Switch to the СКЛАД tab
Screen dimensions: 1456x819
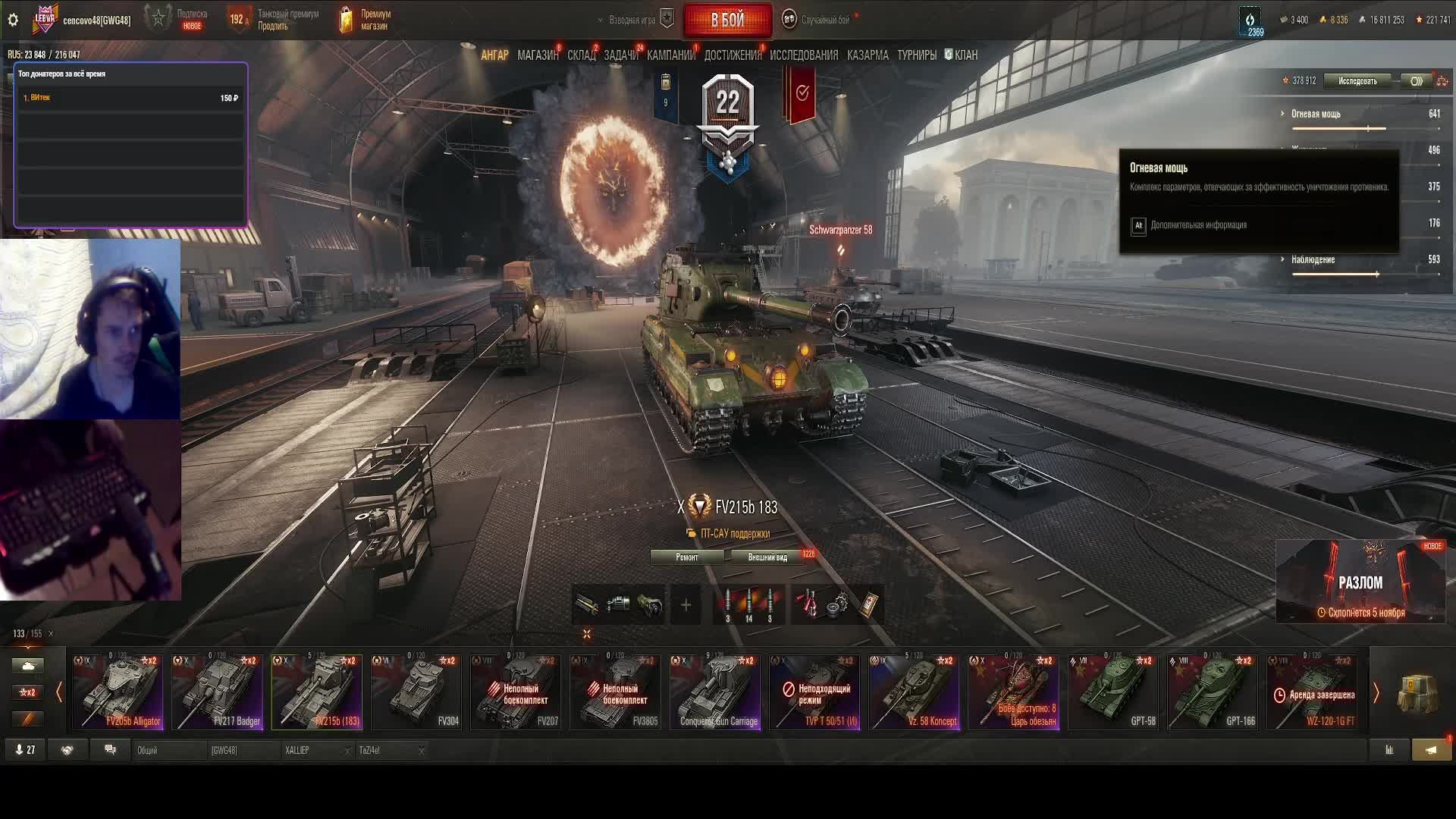point(581,55)
